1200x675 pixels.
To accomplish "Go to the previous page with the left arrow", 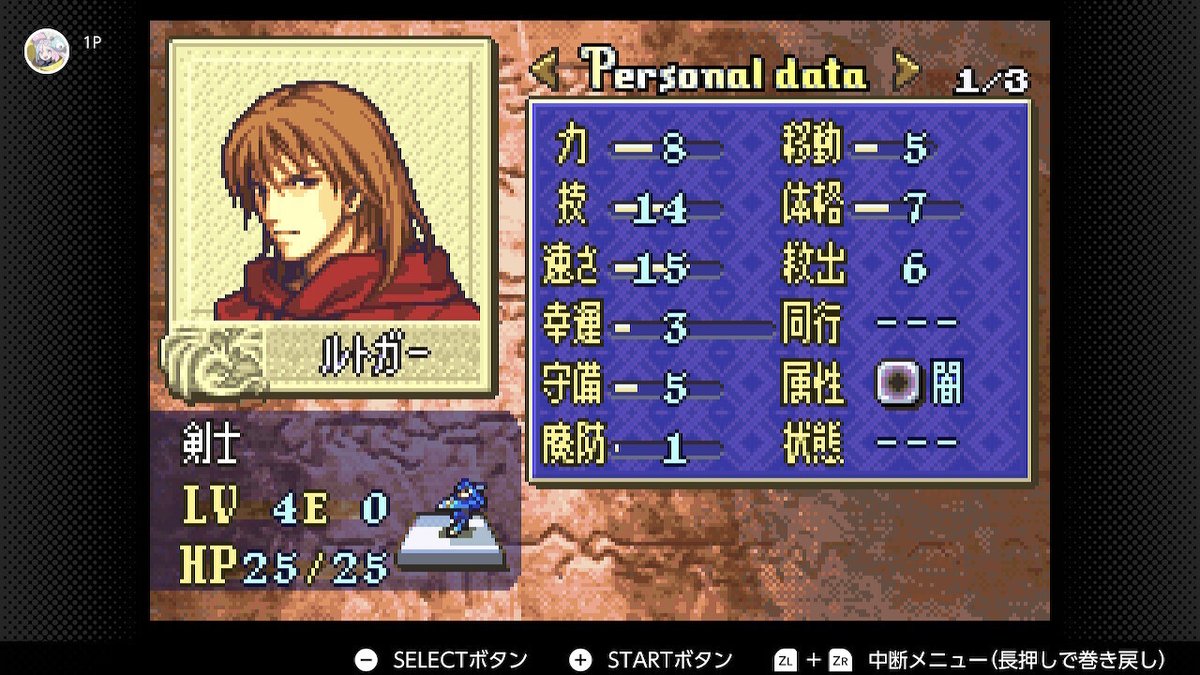I will [x=544, y=72].
